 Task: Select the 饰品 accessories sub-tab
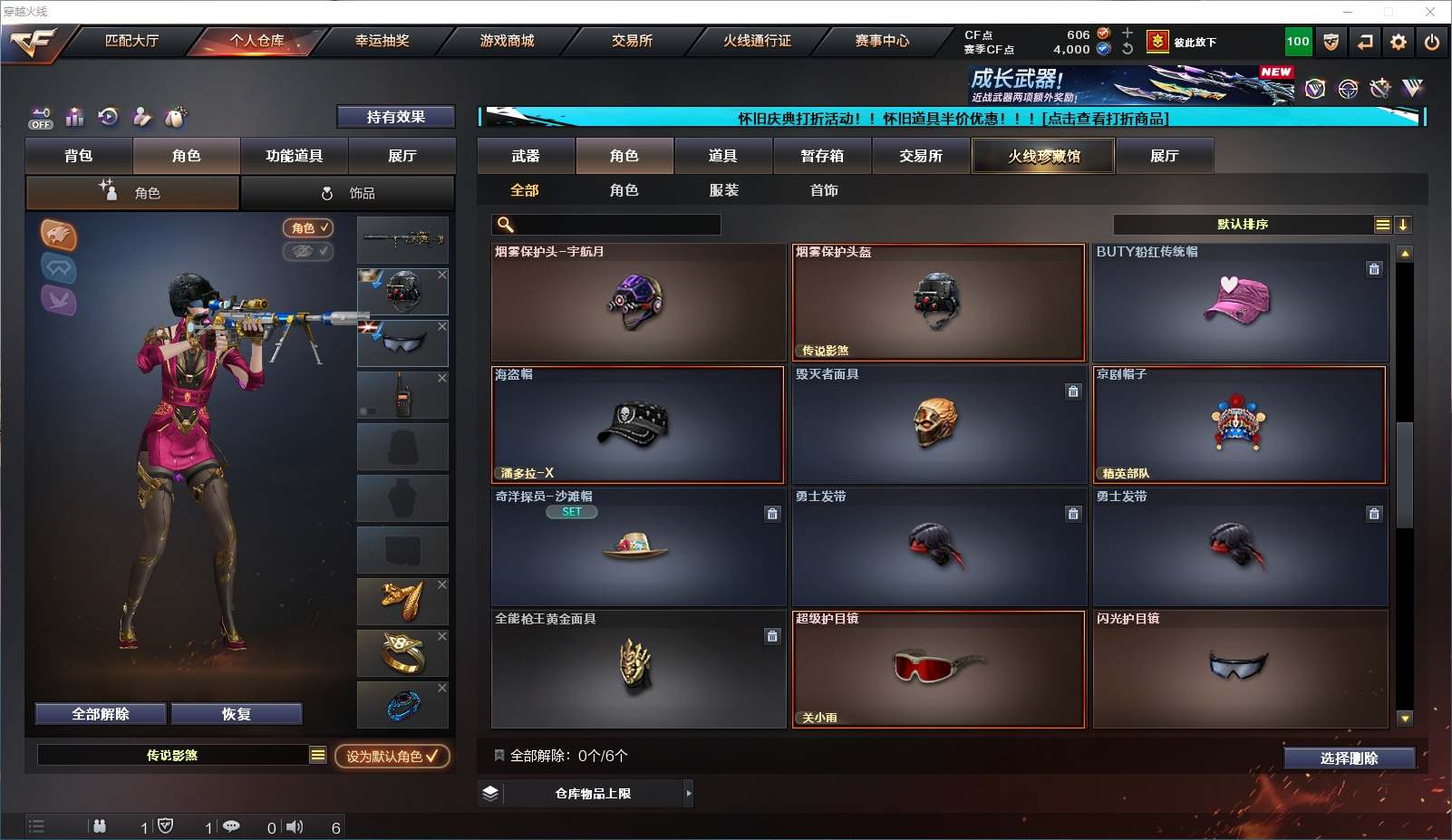(348, 193)
